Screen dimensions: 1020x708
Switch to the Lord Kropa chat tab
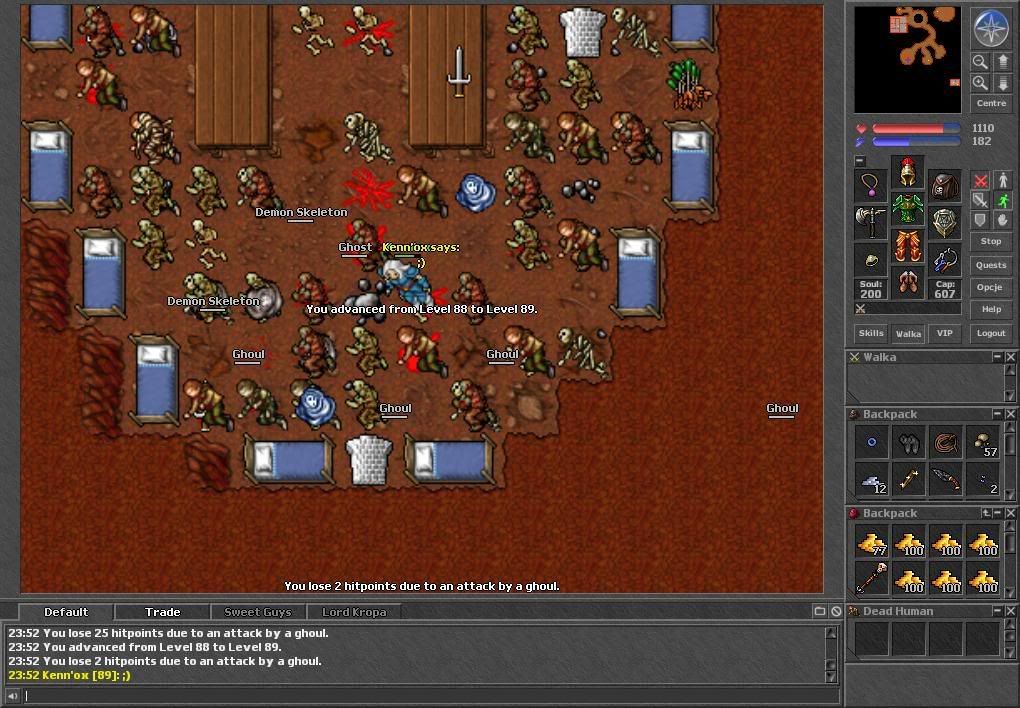tap(353, 612)
